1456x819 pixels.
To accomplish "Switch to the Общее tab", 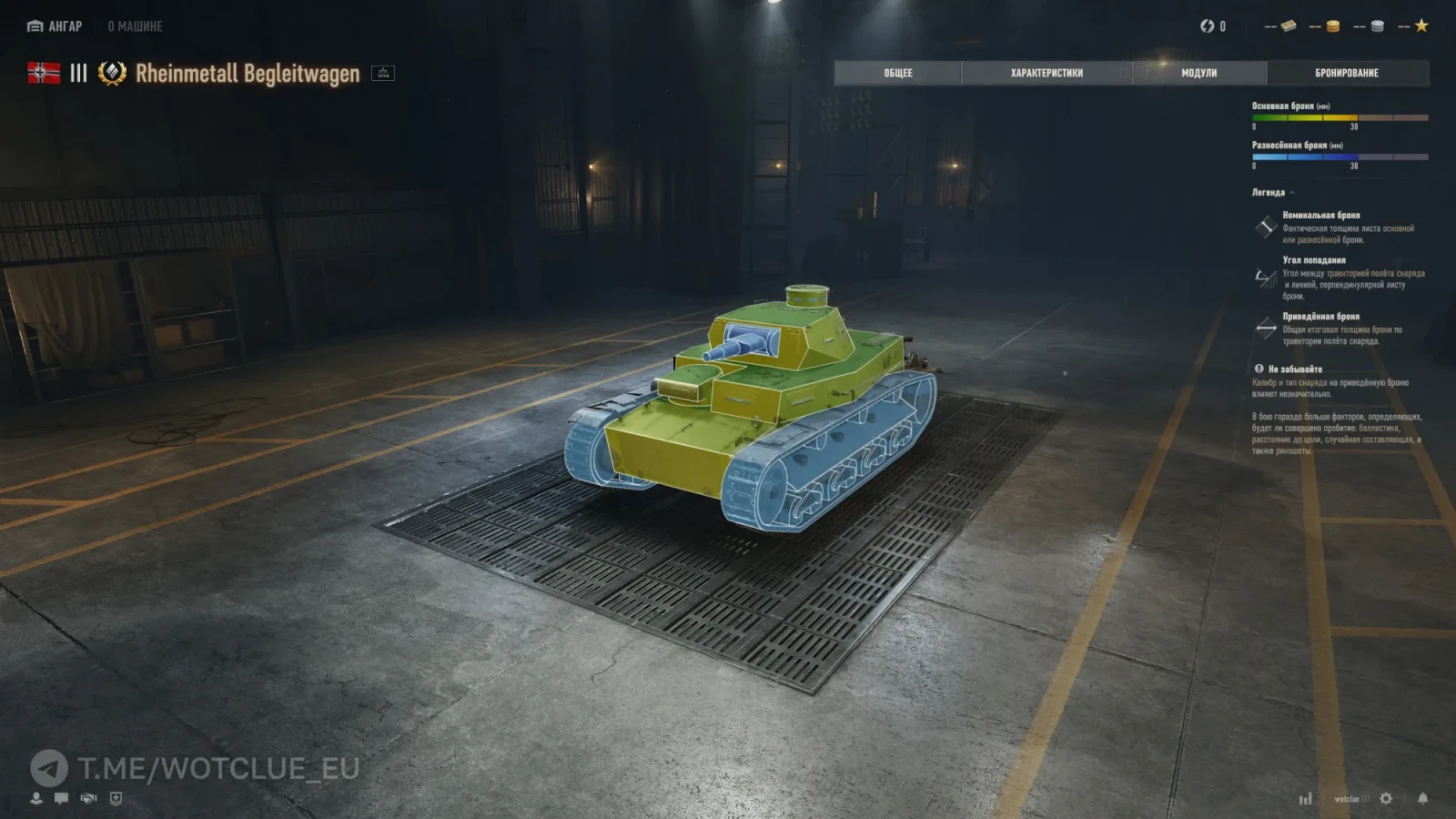I will (897, 73).
